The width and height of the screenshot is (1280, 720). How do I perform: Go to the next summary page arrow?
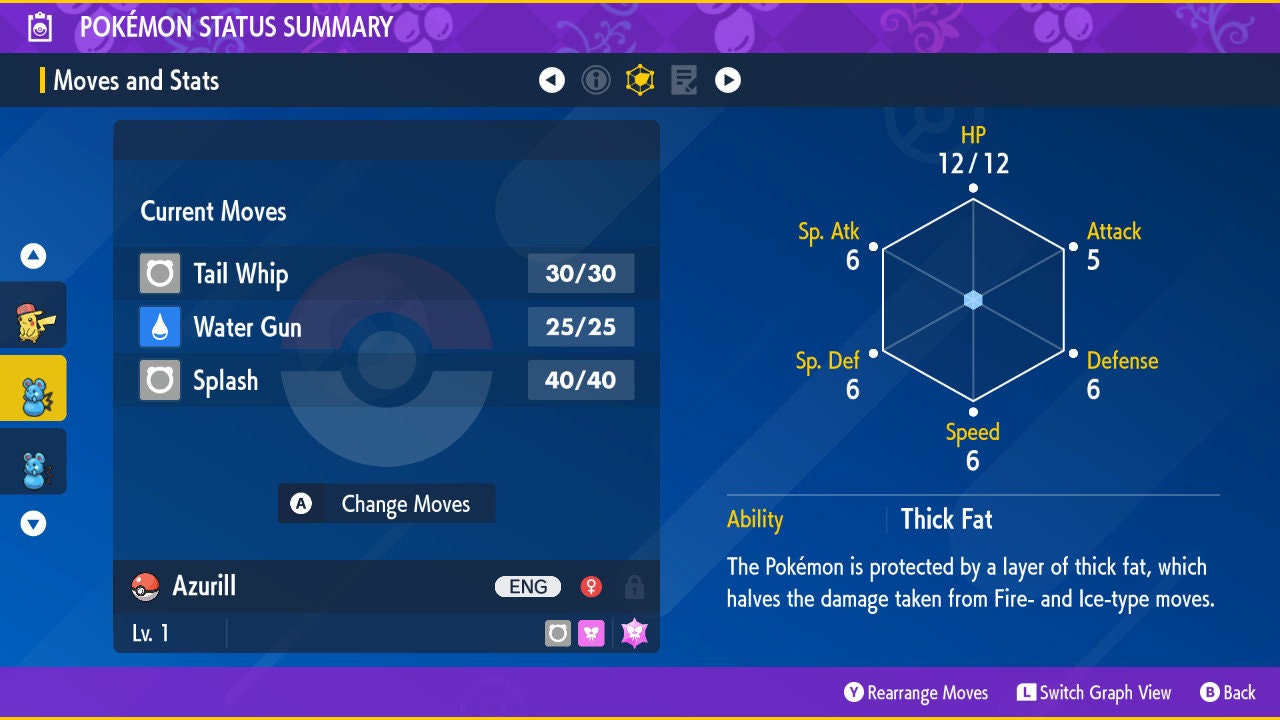coord(728,80)
